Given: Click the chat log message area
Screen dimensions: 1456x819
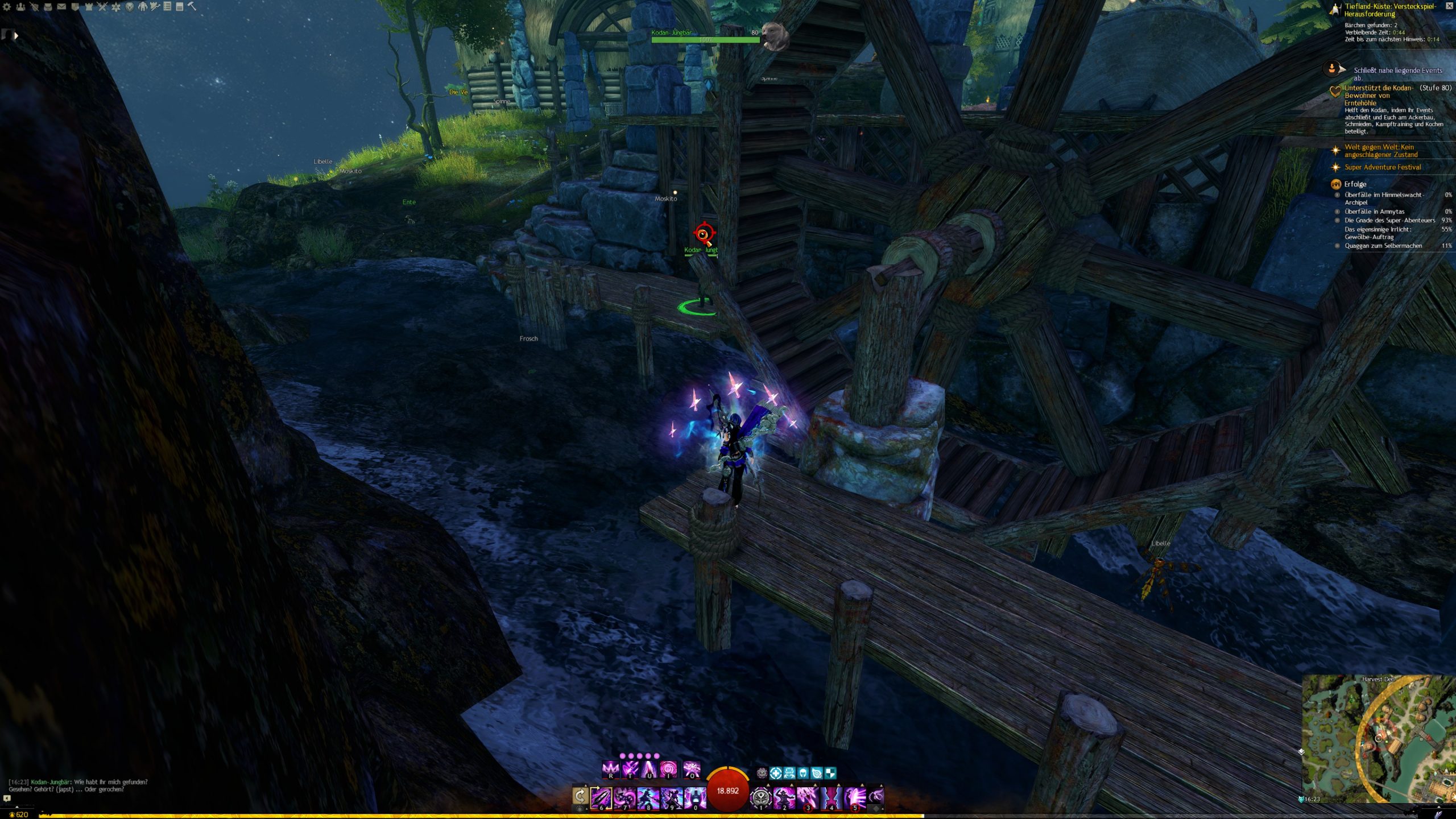Looking at the screenshot, I should tap(80, 785).
